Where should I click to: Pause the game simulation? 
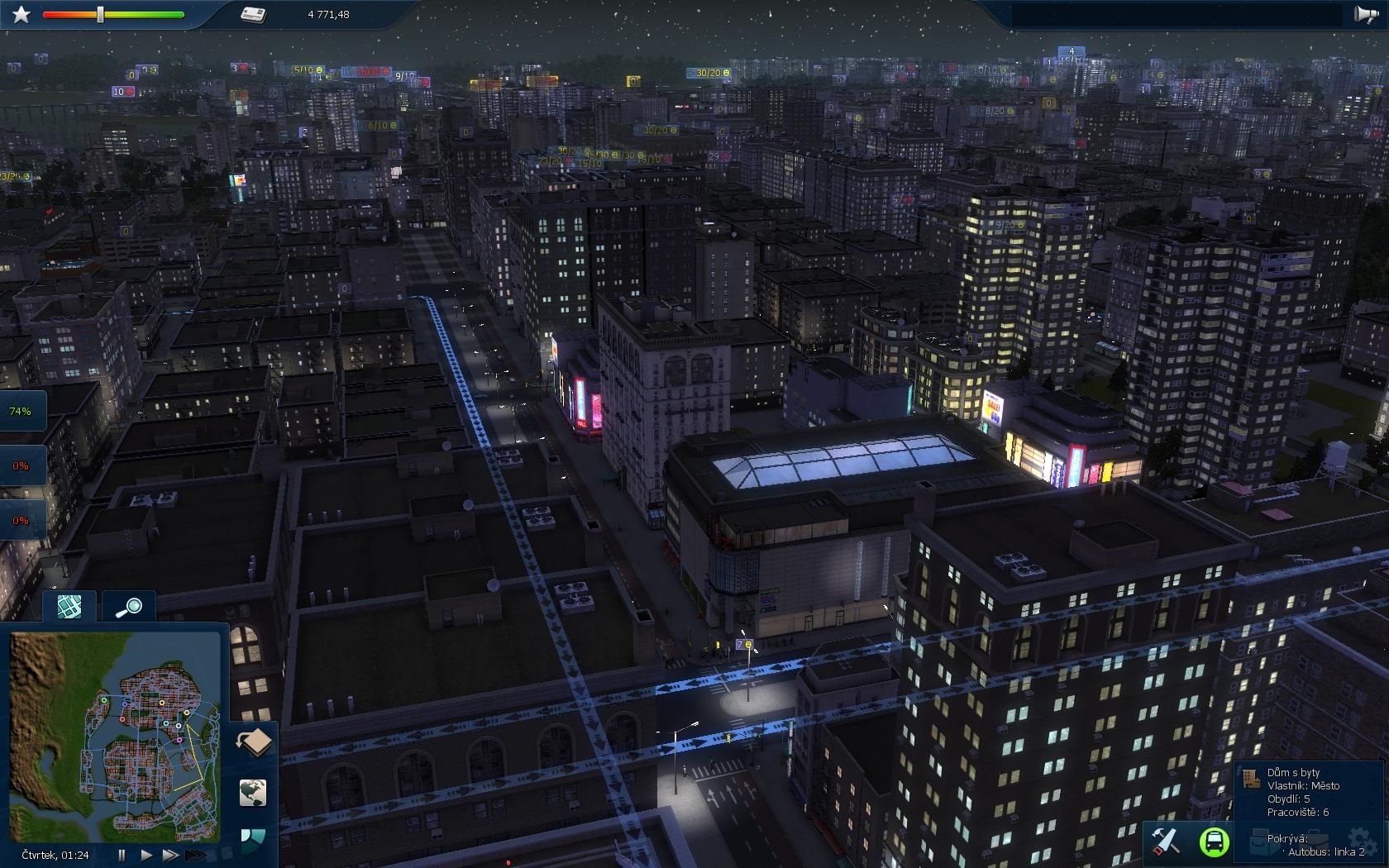122,855
